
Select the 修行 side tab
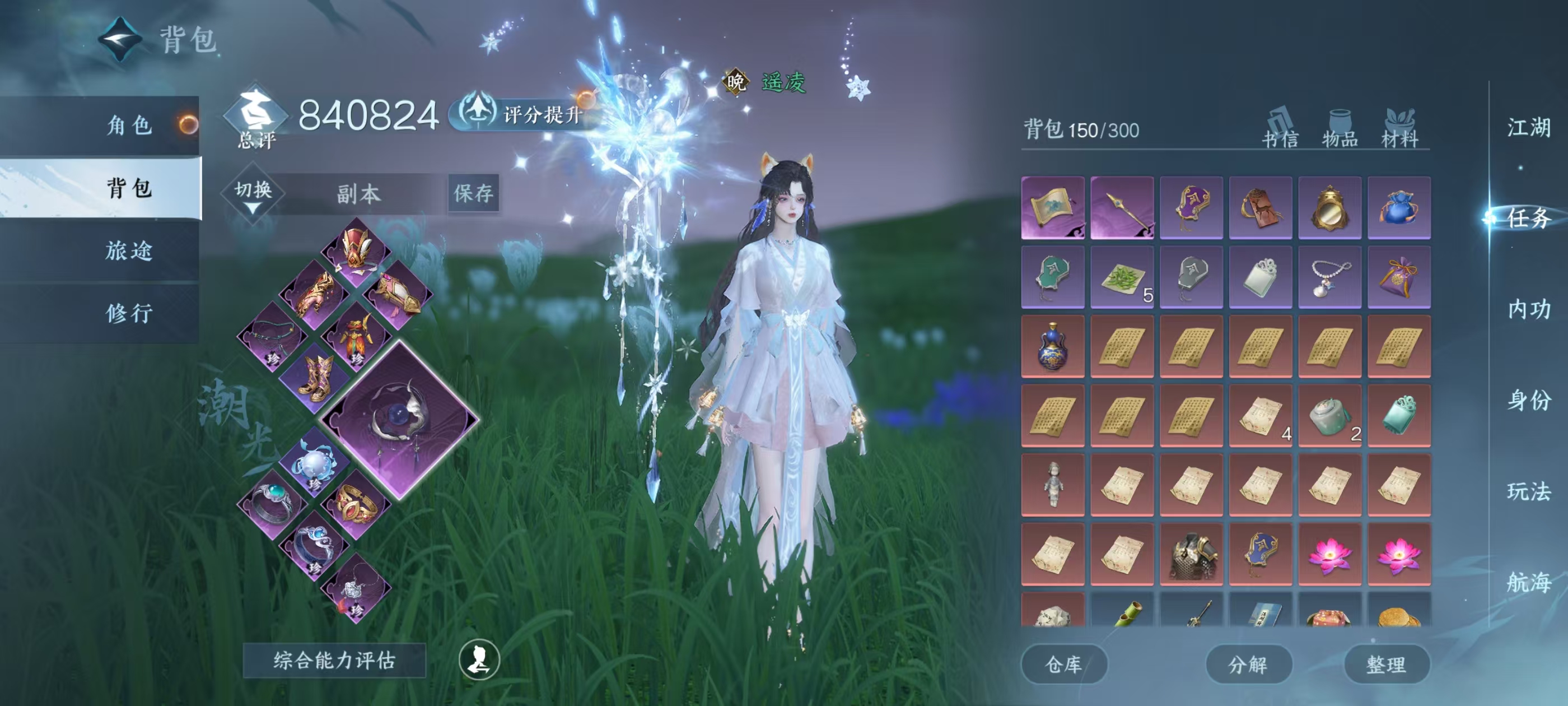128,313
